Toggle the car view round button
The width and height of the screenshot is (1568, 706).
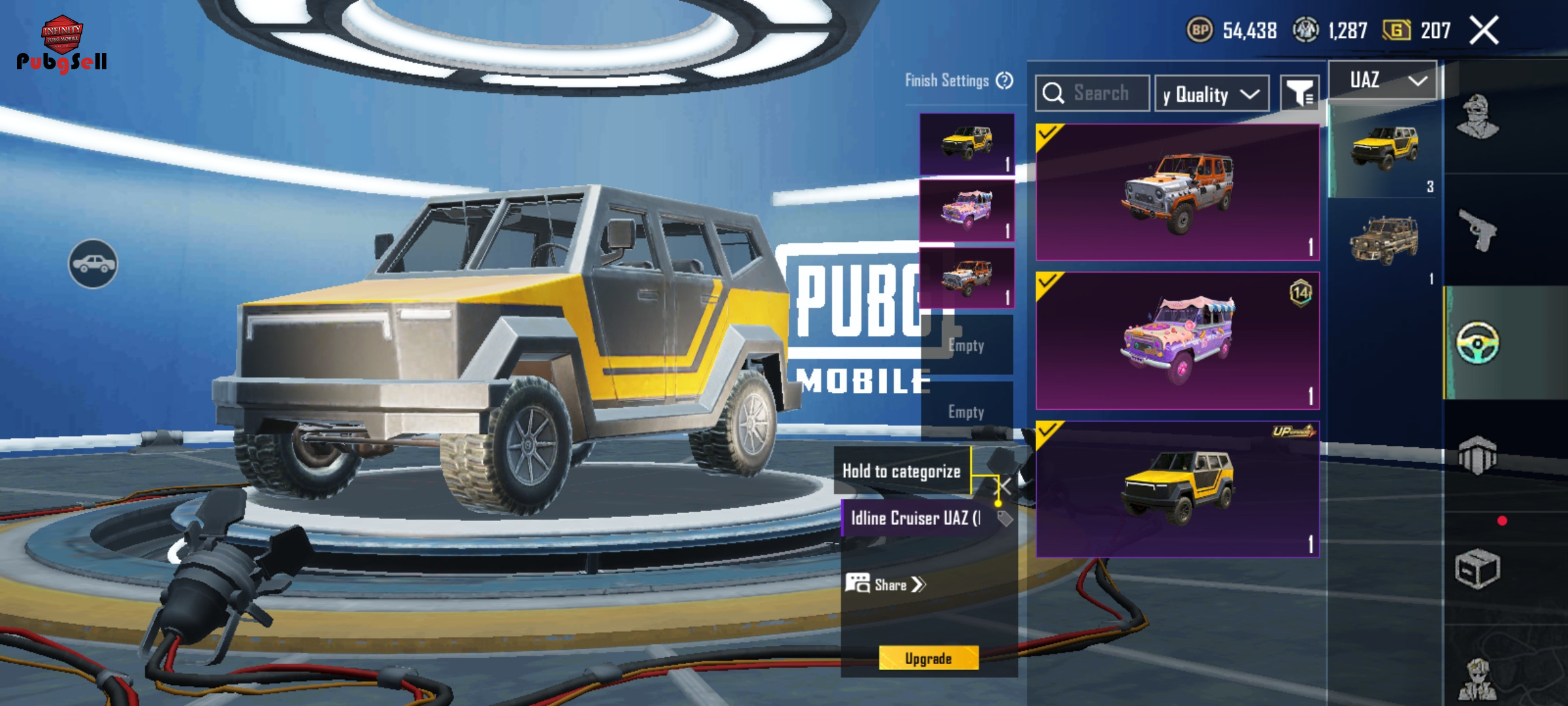click(x=93, y=264)
